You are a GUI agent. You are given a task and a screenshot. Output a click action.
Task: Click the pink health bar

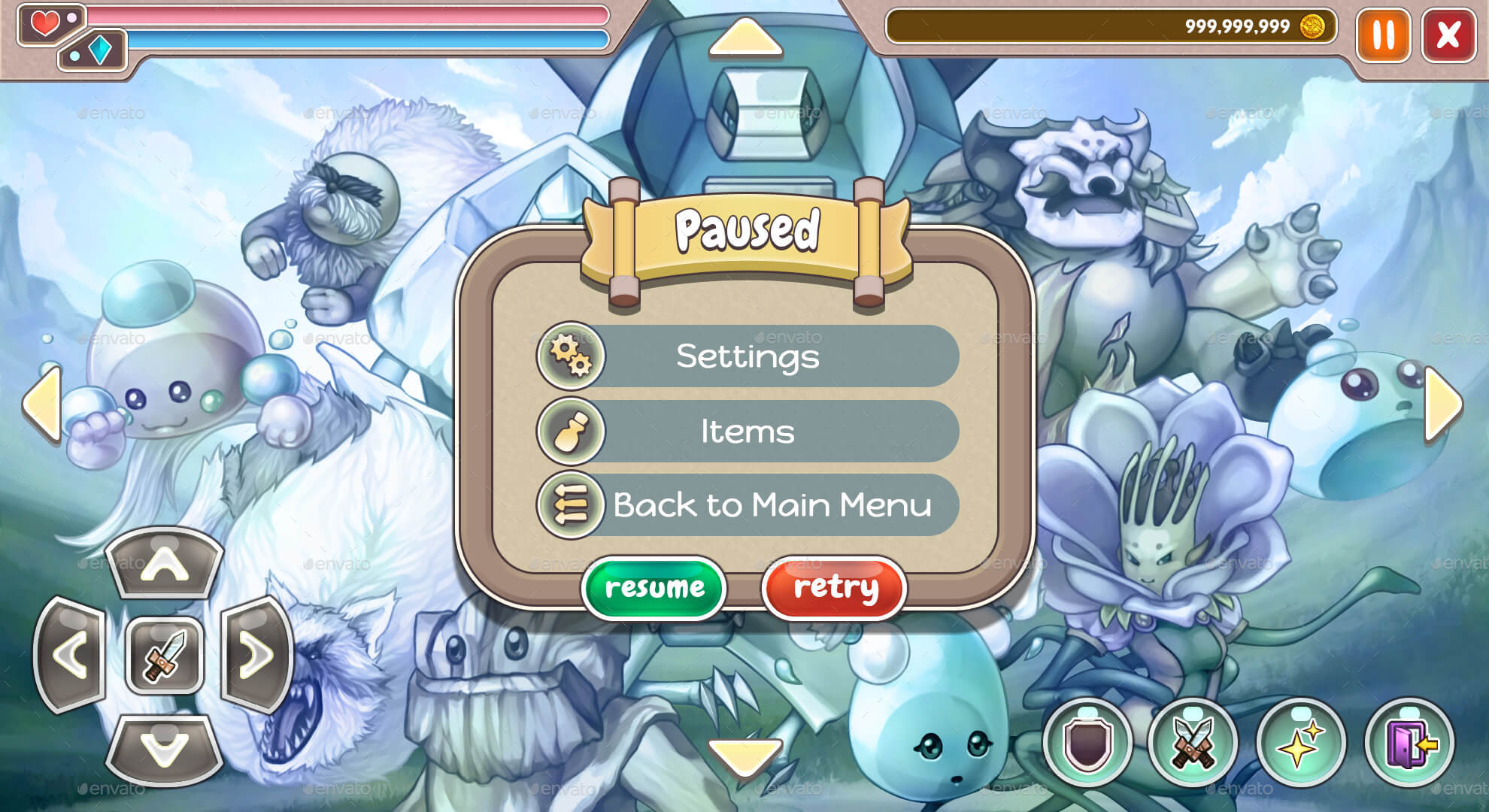[x=346, y=14]
